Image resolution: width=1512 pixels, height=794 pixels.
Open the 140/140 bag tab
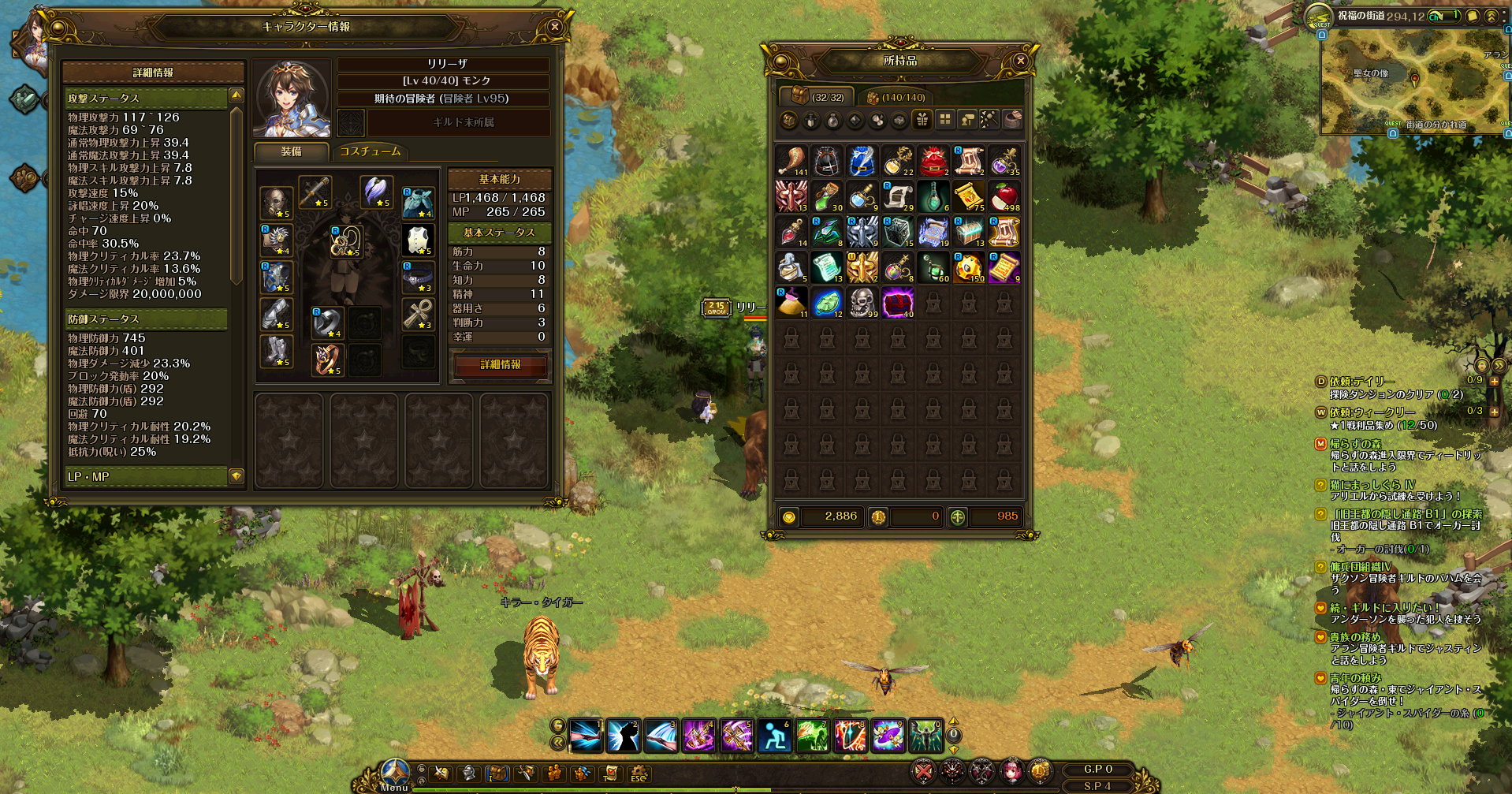pyautogui.click(x=896, y=97)
